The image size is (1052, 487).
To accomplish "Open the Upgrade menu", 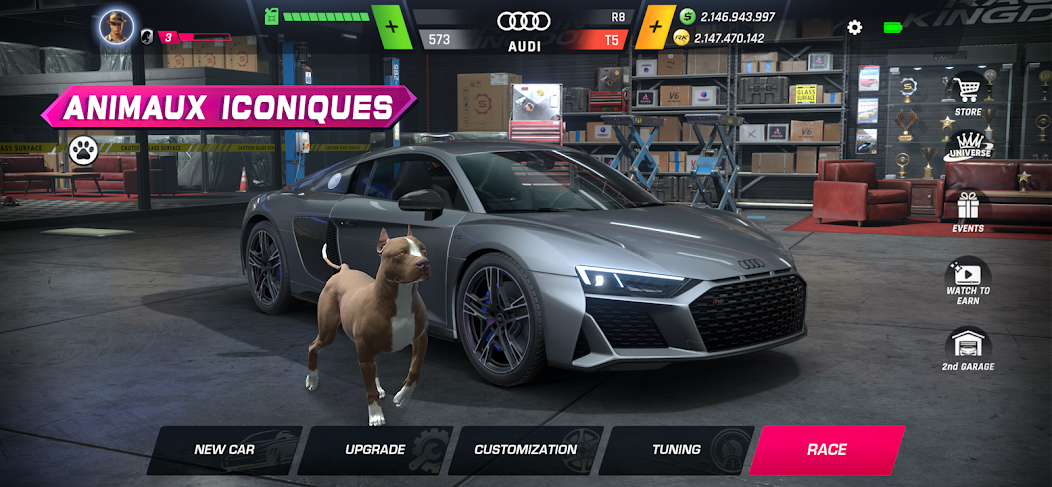I will click(375, 450).
